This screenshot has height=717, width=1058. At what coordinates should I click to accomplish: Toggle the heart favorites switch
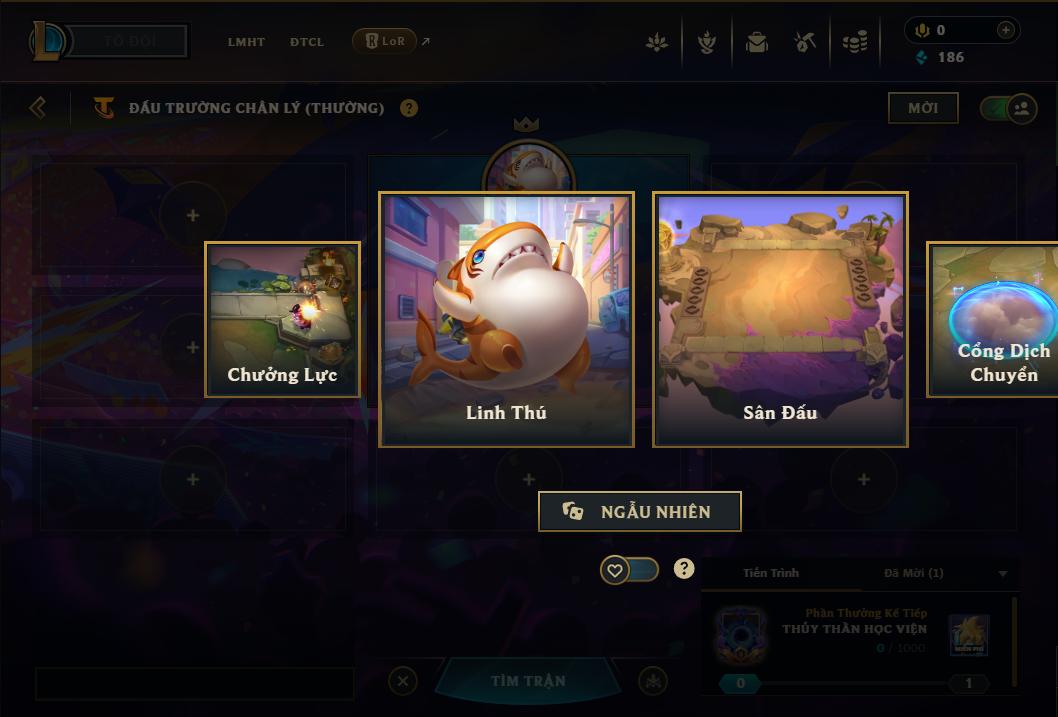click(x=629, y=570)
